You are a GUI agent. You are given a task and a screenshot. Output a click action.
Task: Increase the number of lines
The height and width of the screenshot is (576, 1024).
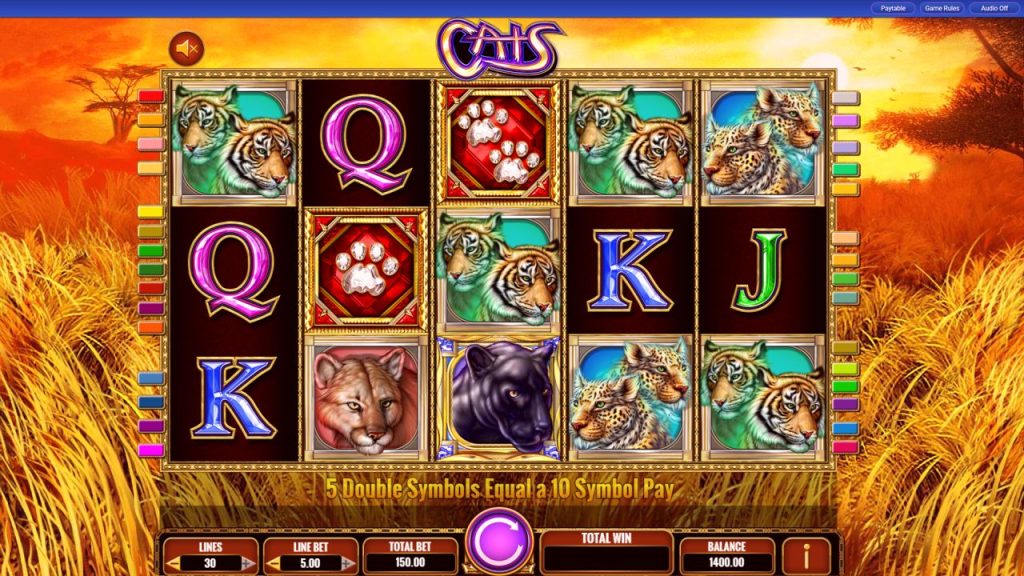[x=247, y=563]
